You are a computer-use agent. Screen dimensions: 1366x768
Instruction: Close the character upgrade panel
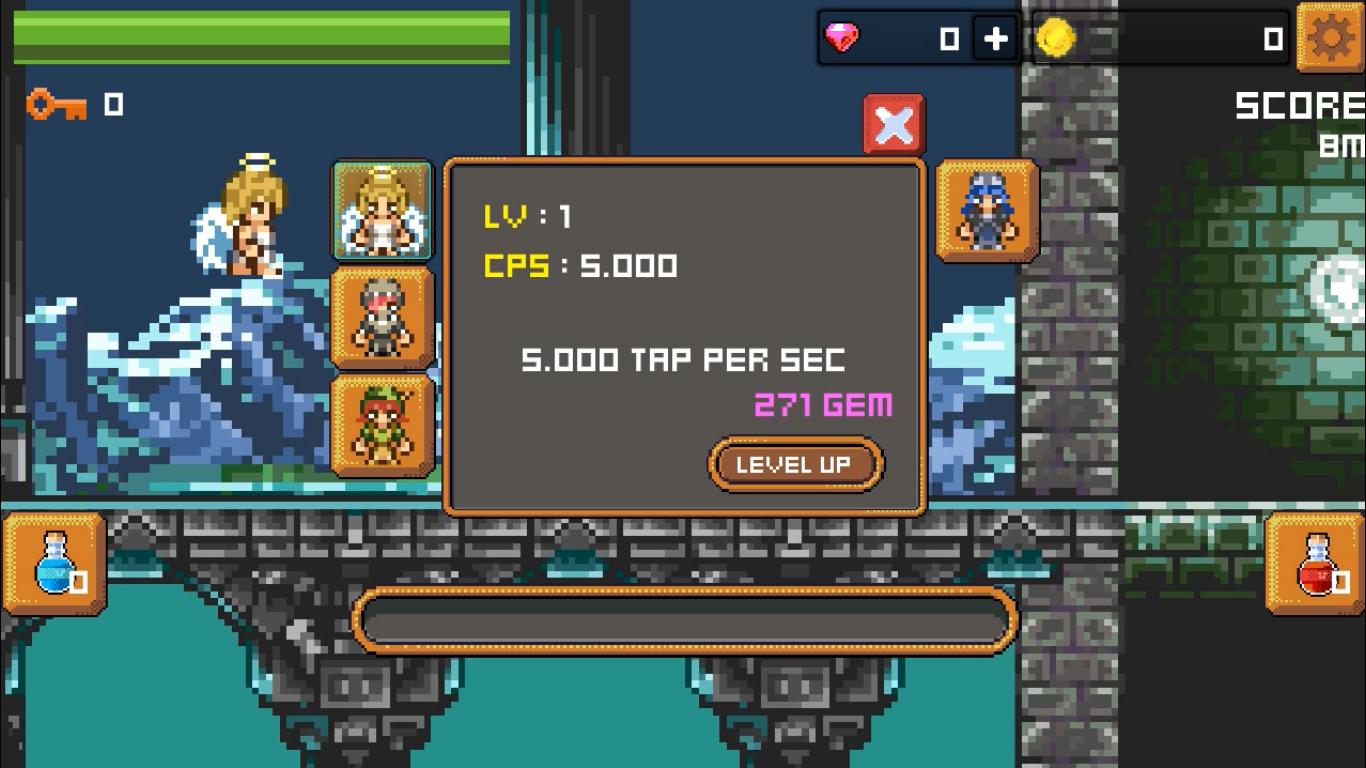(893, 123)
